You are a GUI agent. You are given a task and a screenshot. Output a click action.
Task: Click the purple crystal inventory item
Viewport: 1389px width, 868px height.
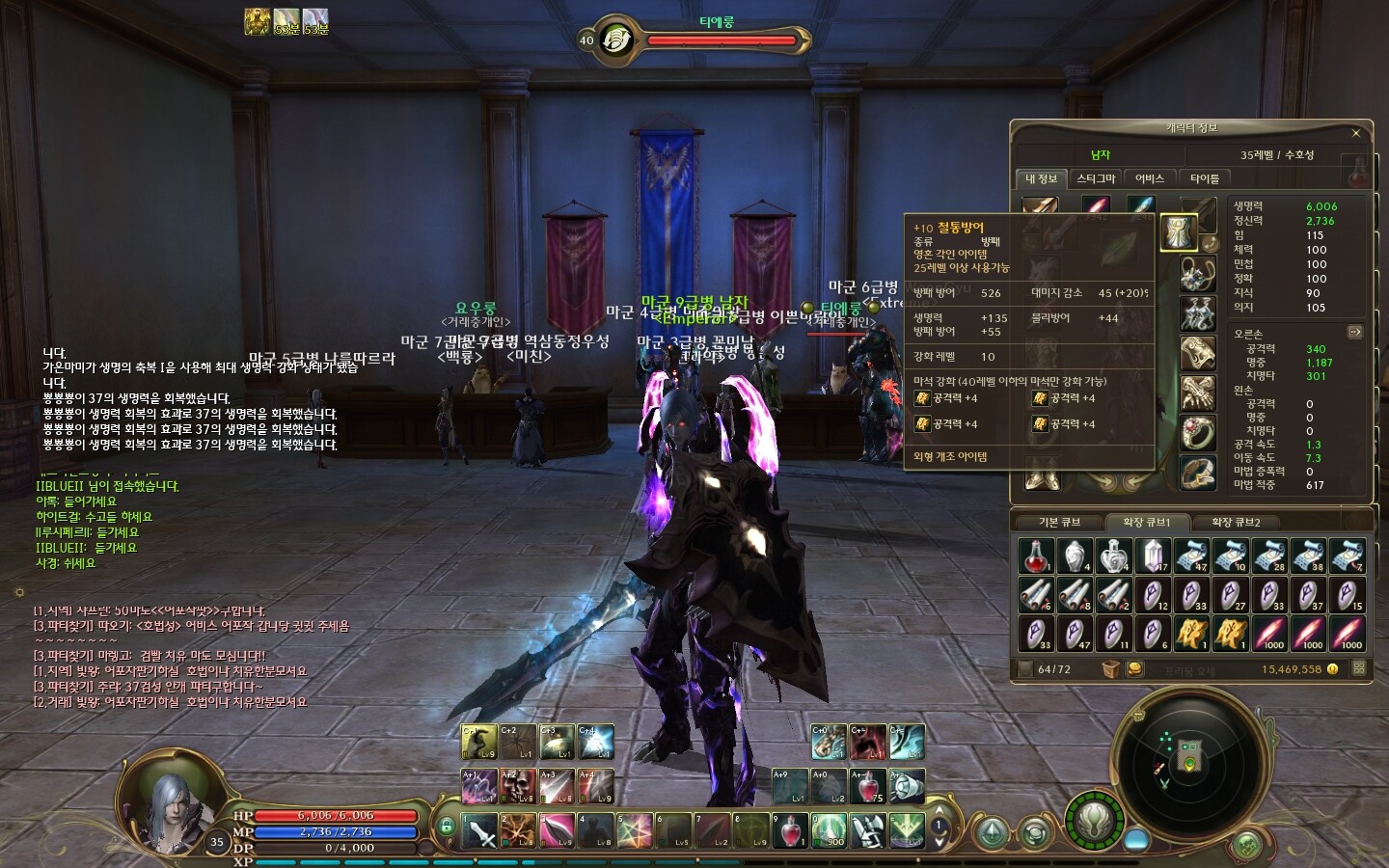1152,556
